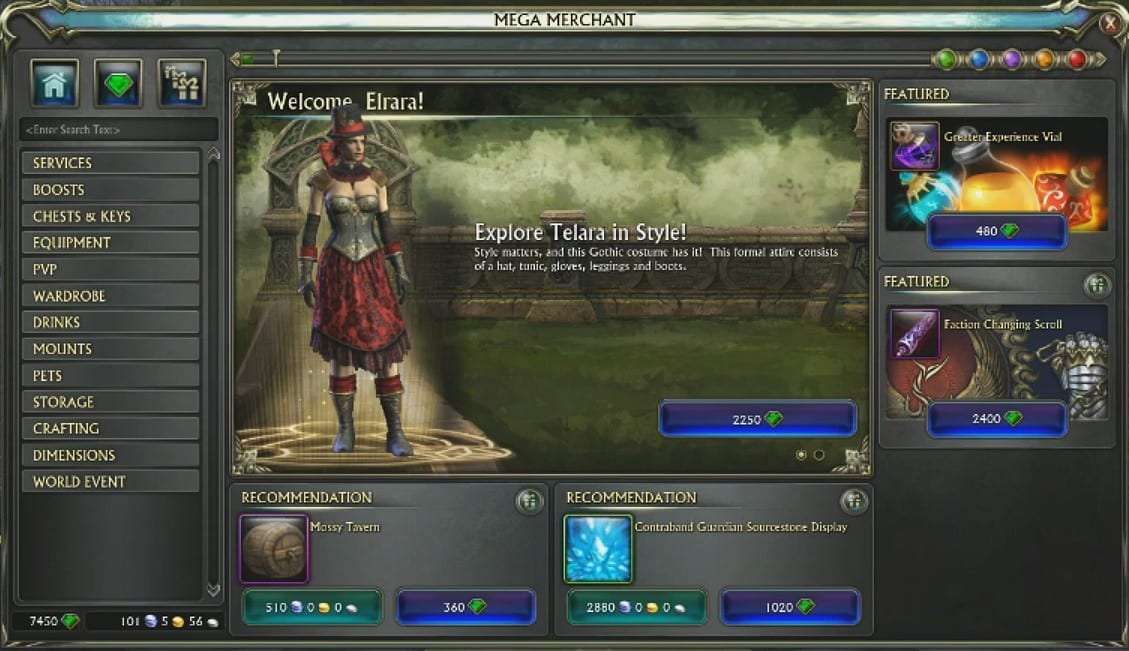Buy the Gothic costume for 2250 gems
This screenshot has width=1129, height=651.
[757, 420]
